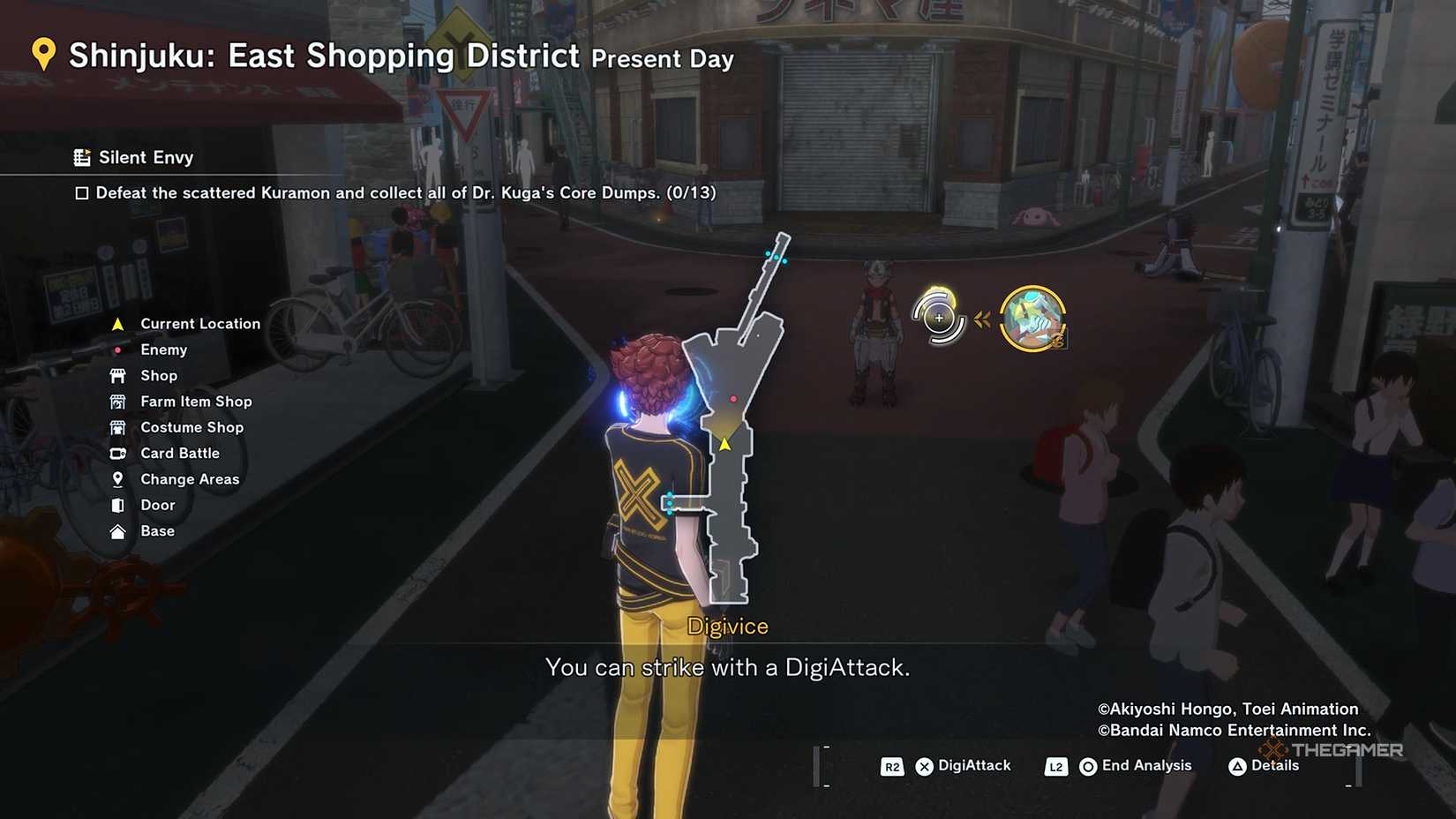
Task: Click the Door legend entry
Action: 158,506
